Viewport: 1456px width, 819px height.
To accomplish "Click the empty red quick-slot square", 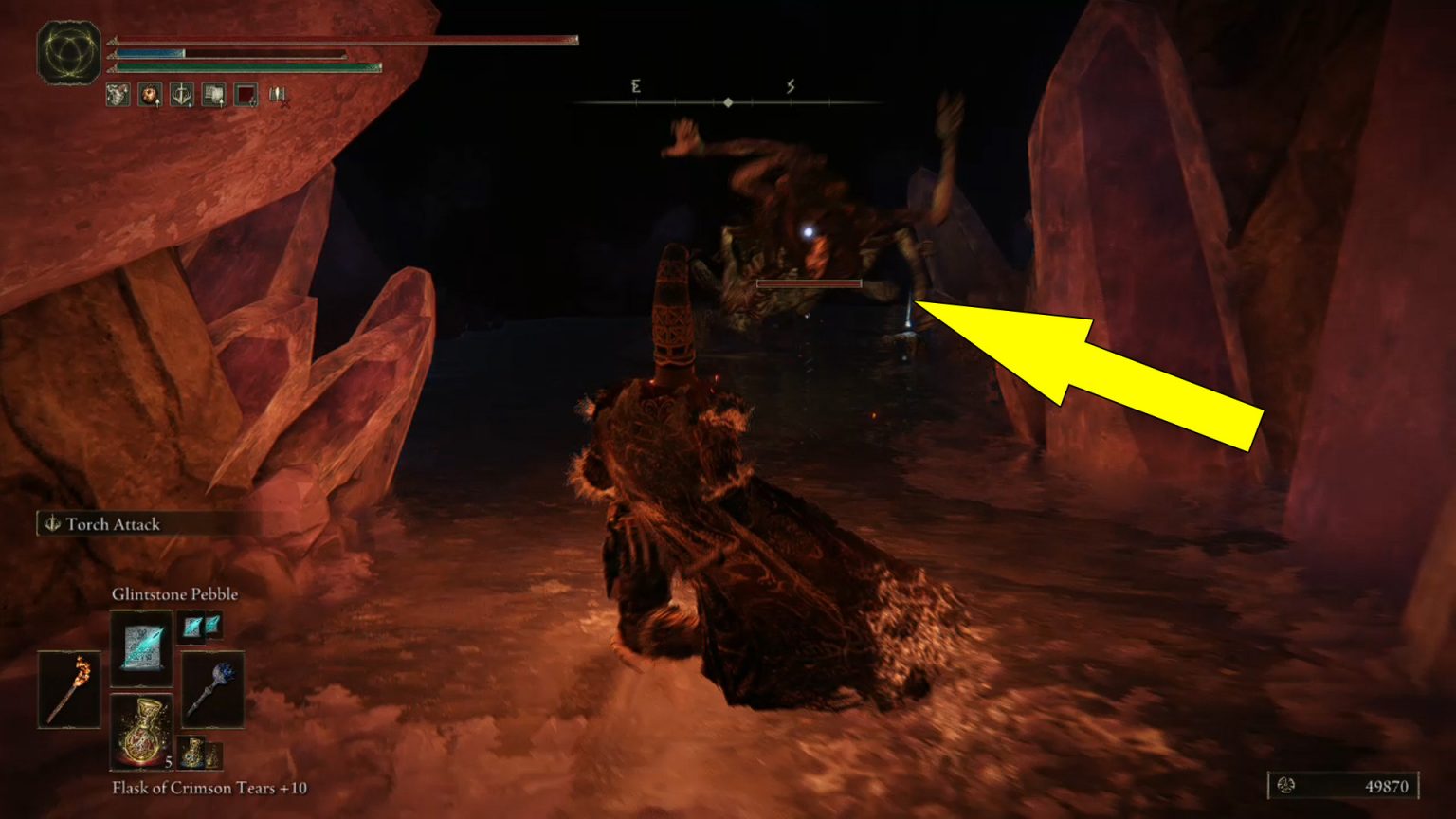I will pos(246,95).
